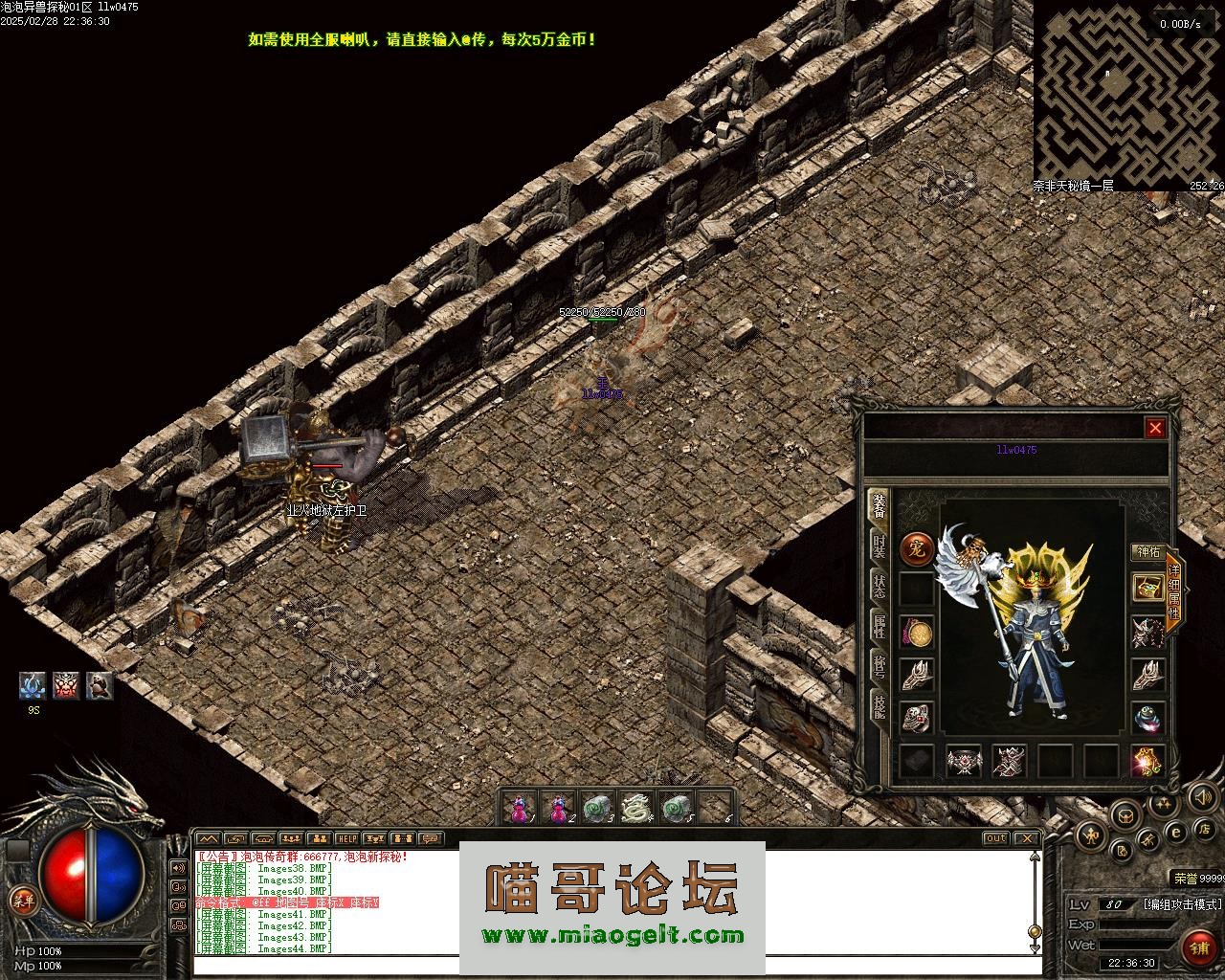Open the 状态 status tab

(879, 586)
